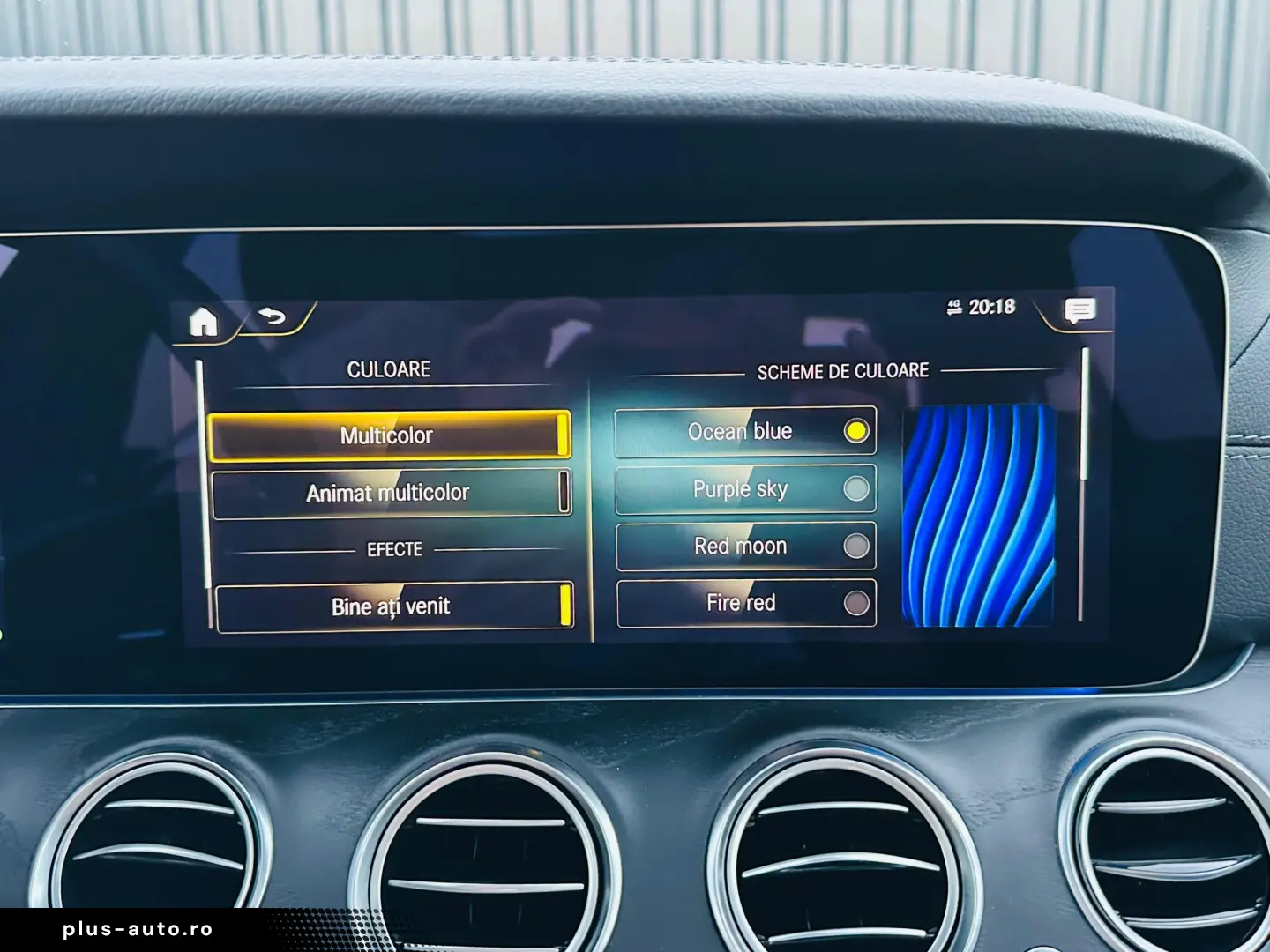1270x952 pixels.
Task: Click the blue wave preview thumbnail
Action: click(x=978, y=516)
